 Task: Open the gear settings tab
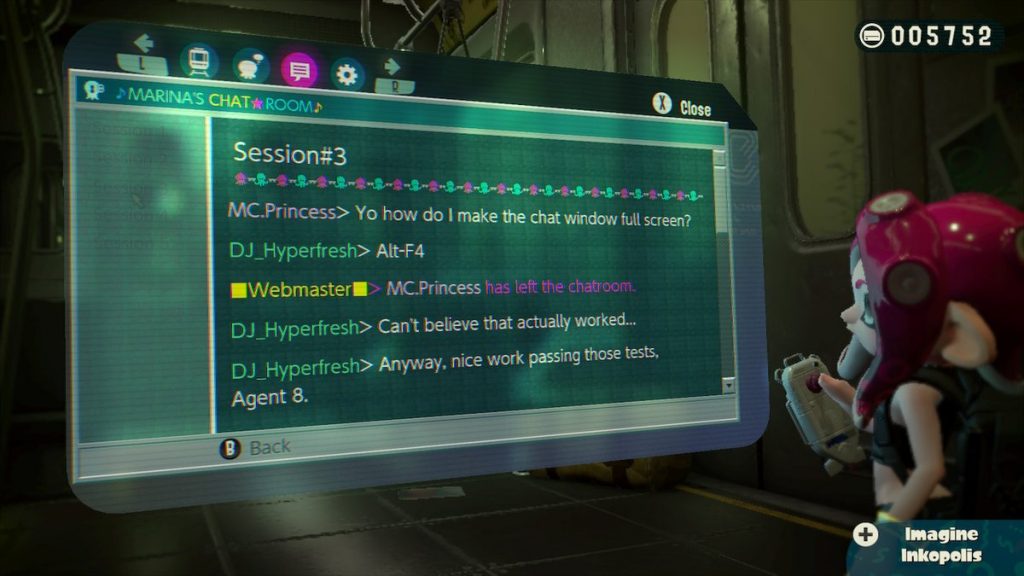coord(348,73)
